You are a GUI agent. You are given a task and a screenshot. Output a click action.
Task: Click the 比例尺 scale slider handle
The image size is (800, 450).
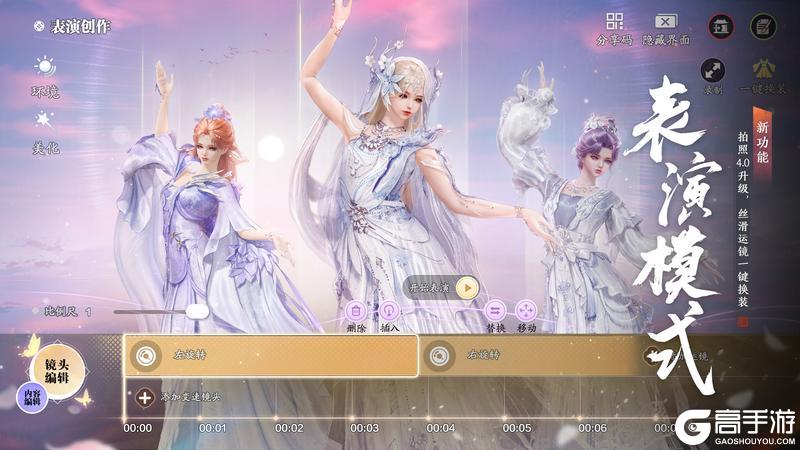click(197, 312)
